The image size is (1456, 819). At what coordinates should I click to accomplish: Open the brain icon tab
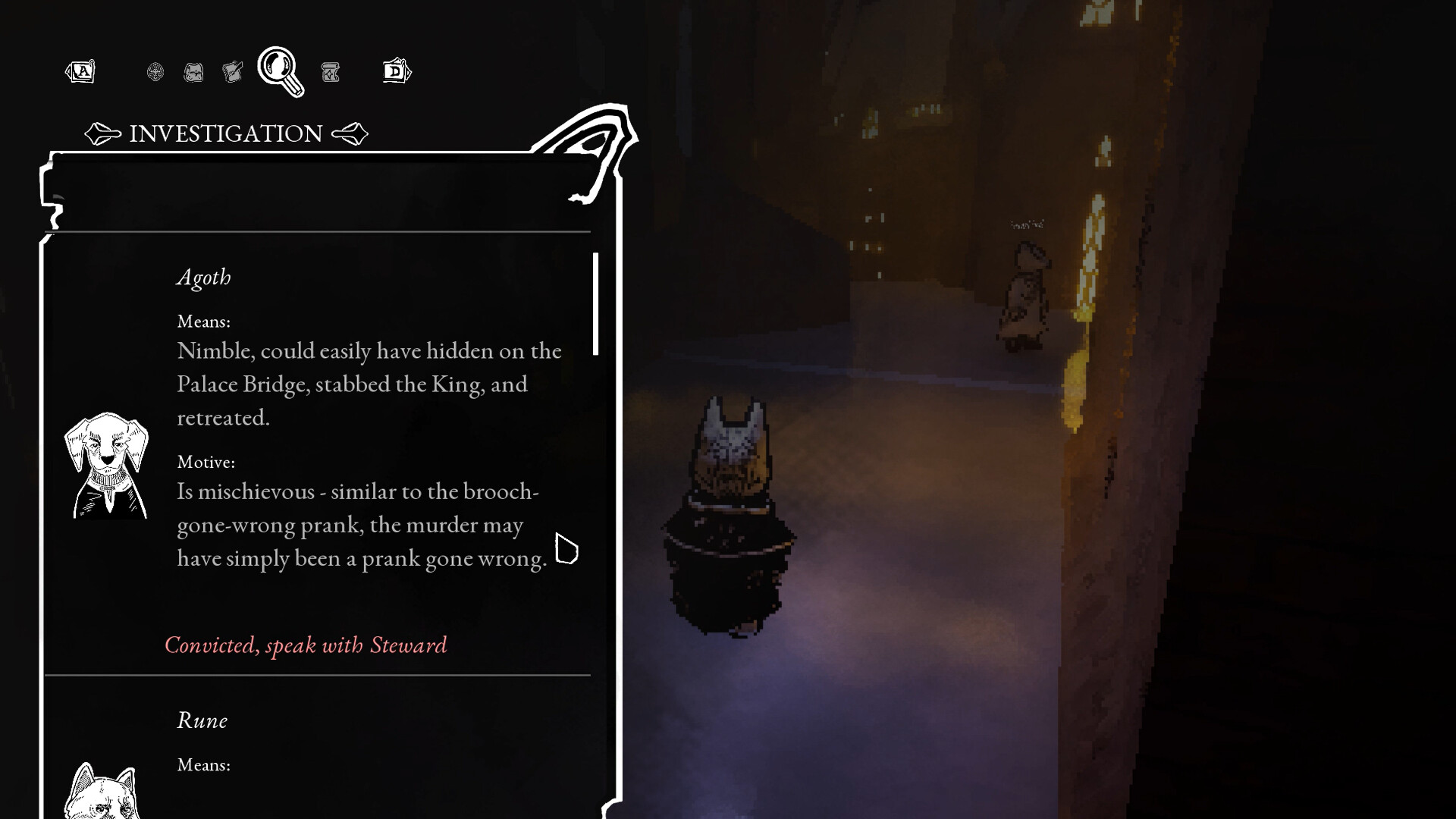pos(155,72)
